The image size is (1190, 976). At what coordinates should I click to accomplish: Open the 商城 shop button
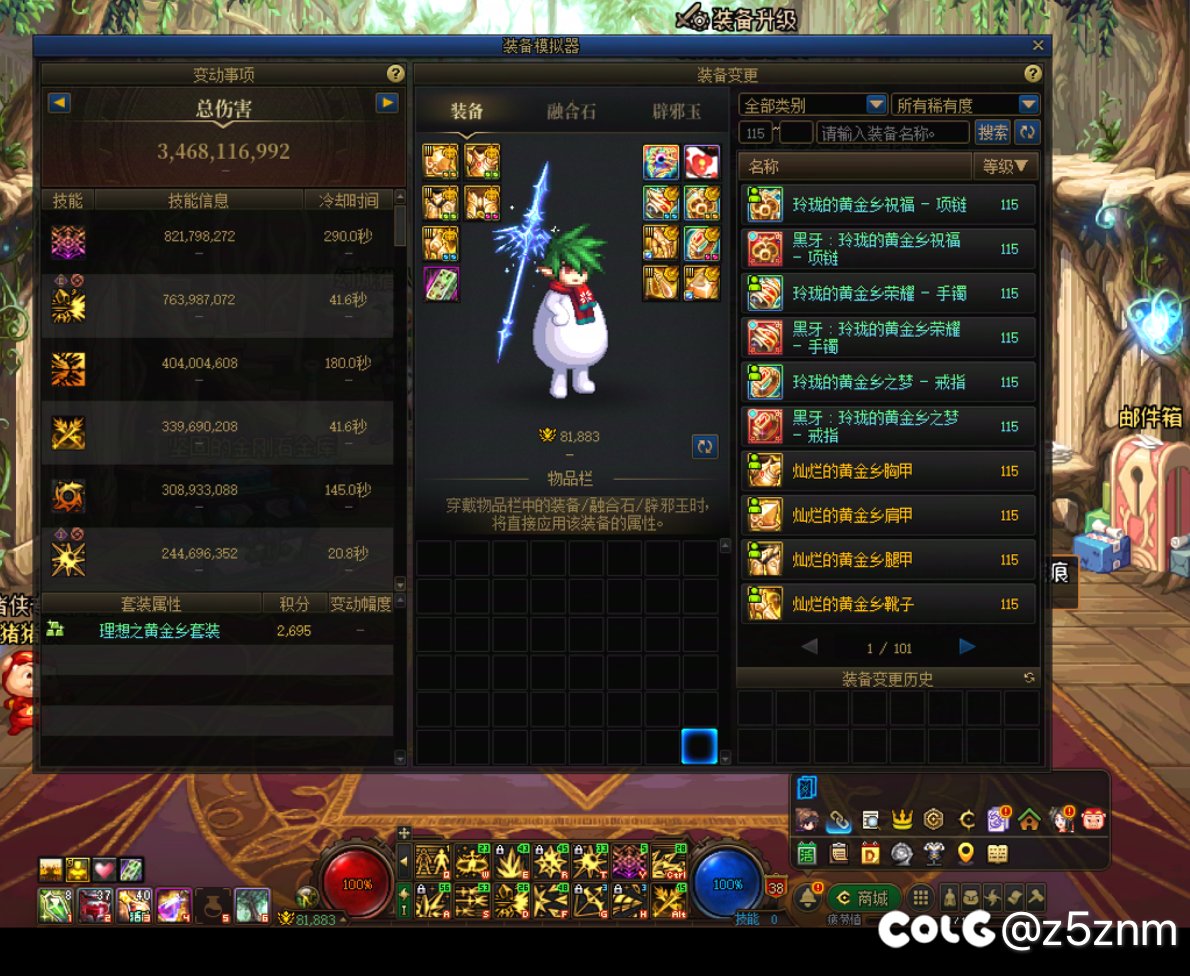865,898
